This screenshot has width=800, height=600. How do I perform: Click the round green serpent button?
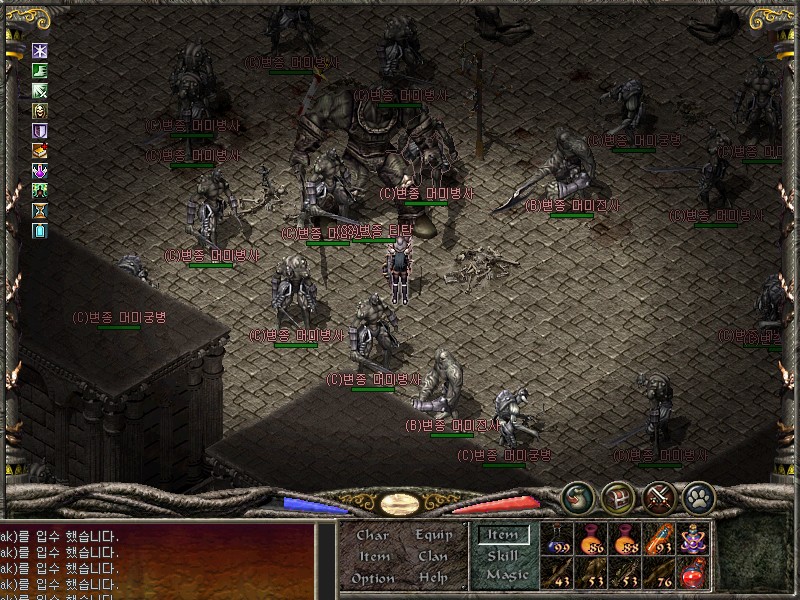[578, 497]
